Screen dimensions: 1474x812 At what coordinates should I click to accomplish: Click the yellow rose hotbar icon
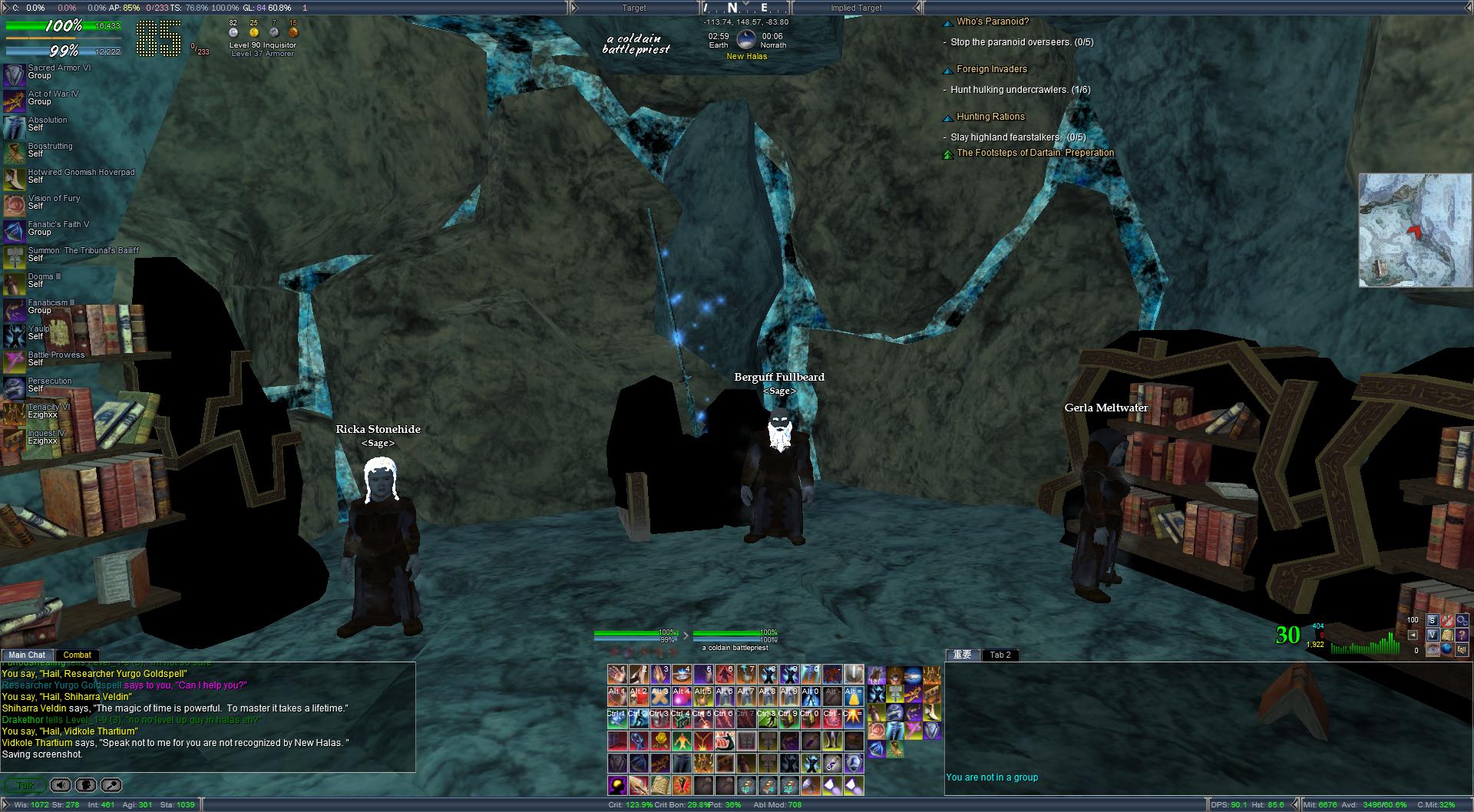point(660,741)
